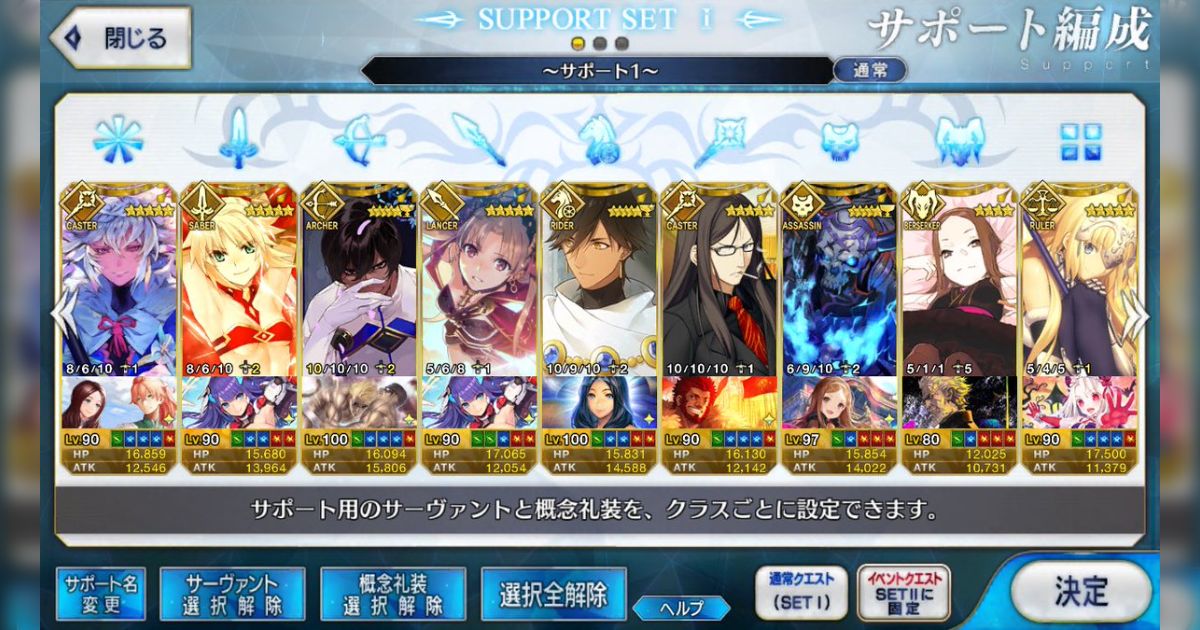This screenshot has height=630, width=1200.
Task: Select the ARCHER class servant card
Action: coord(358,290)
